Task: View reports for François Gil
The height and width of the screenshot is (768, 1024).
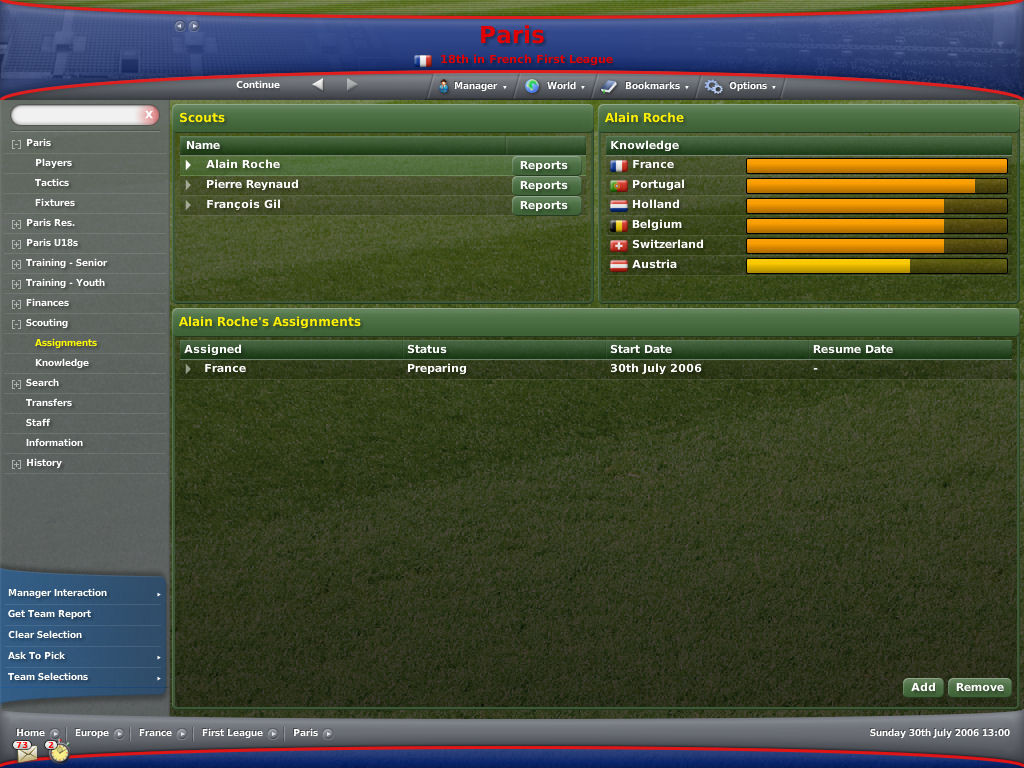Action: (x=544, y=205)
